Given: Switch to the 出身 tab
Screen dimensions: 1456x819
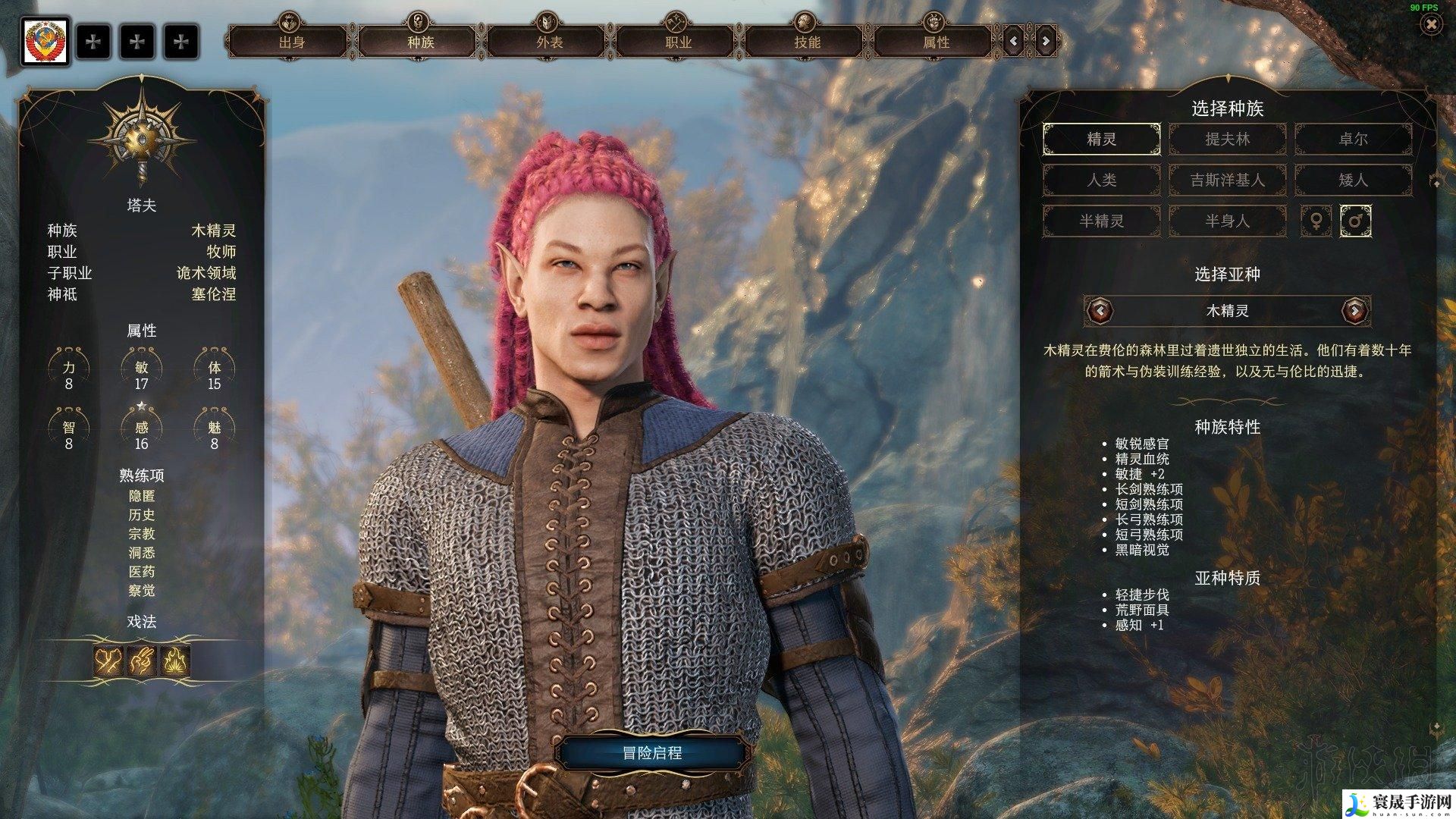Looking at the screenshot, I should [291, 42].
